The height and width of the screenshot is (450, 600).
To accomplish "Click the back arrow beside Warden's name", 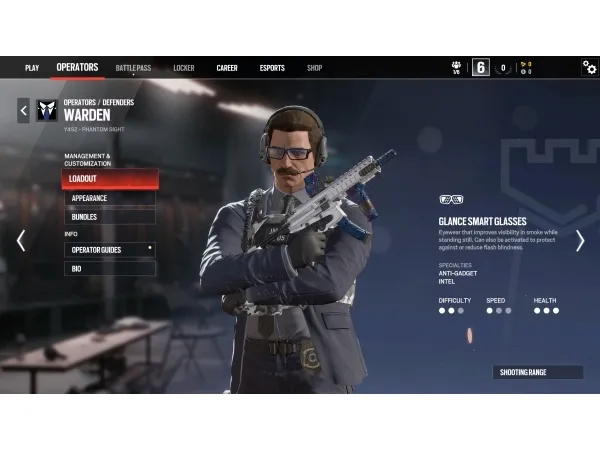I will click(23, 109).
